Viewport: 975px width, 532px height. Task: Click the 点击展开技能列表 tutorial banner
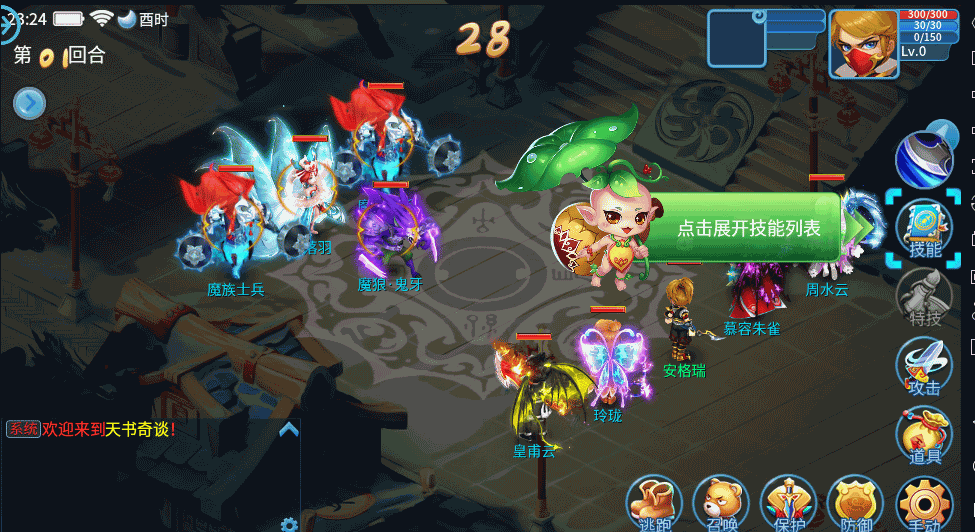click(x=748, y=228)
